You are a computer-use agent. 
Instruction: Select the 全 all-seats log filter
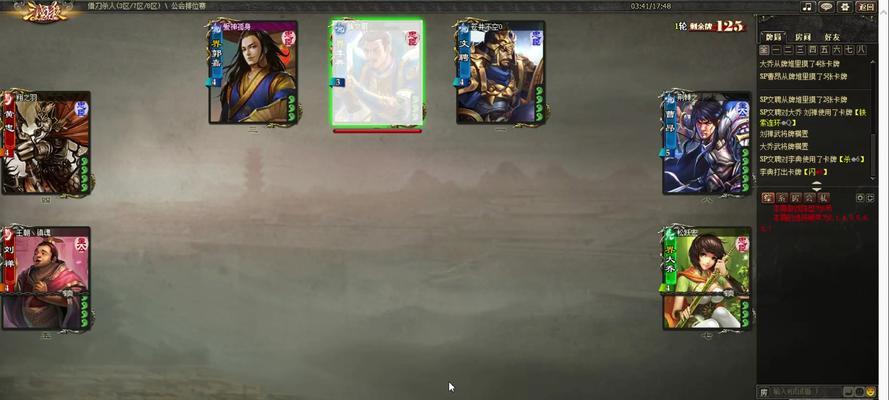[765, 49]
